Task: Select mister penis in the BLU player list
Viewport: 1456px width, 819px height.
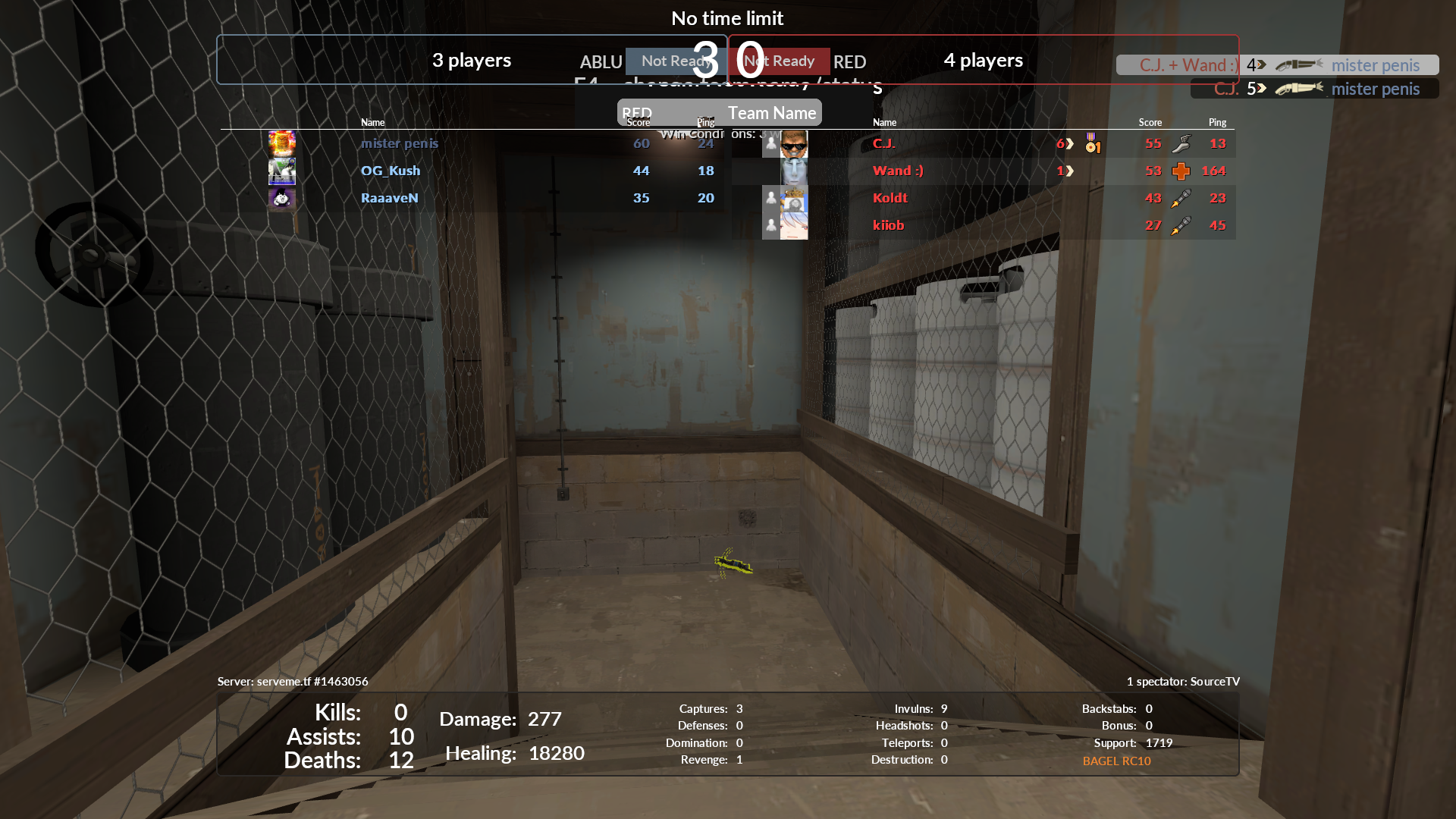Action: click(400, 143)
